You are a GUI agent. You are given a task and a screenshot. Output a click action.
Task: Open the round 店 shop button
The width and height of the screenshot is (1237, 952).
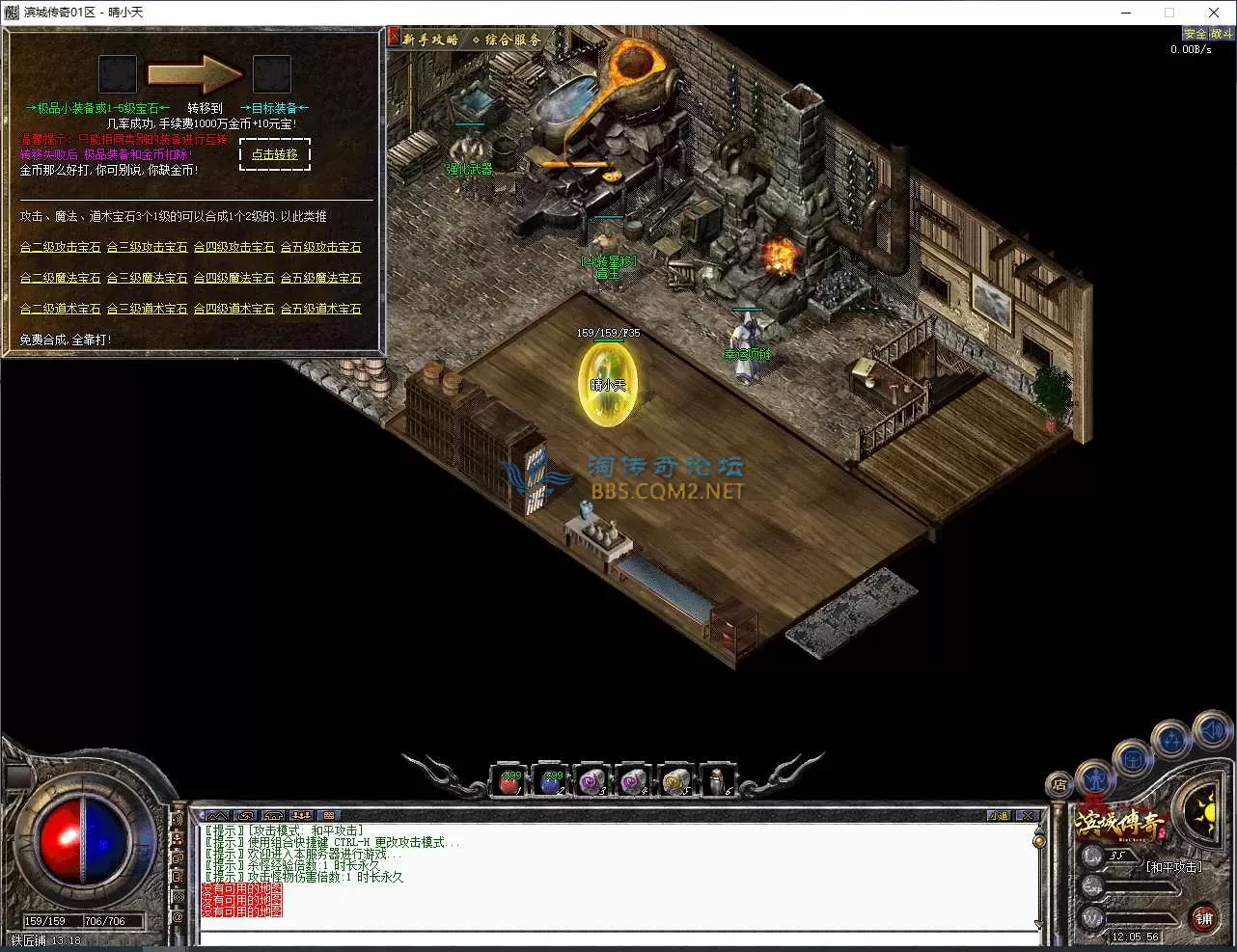[x=1059, y=785]
